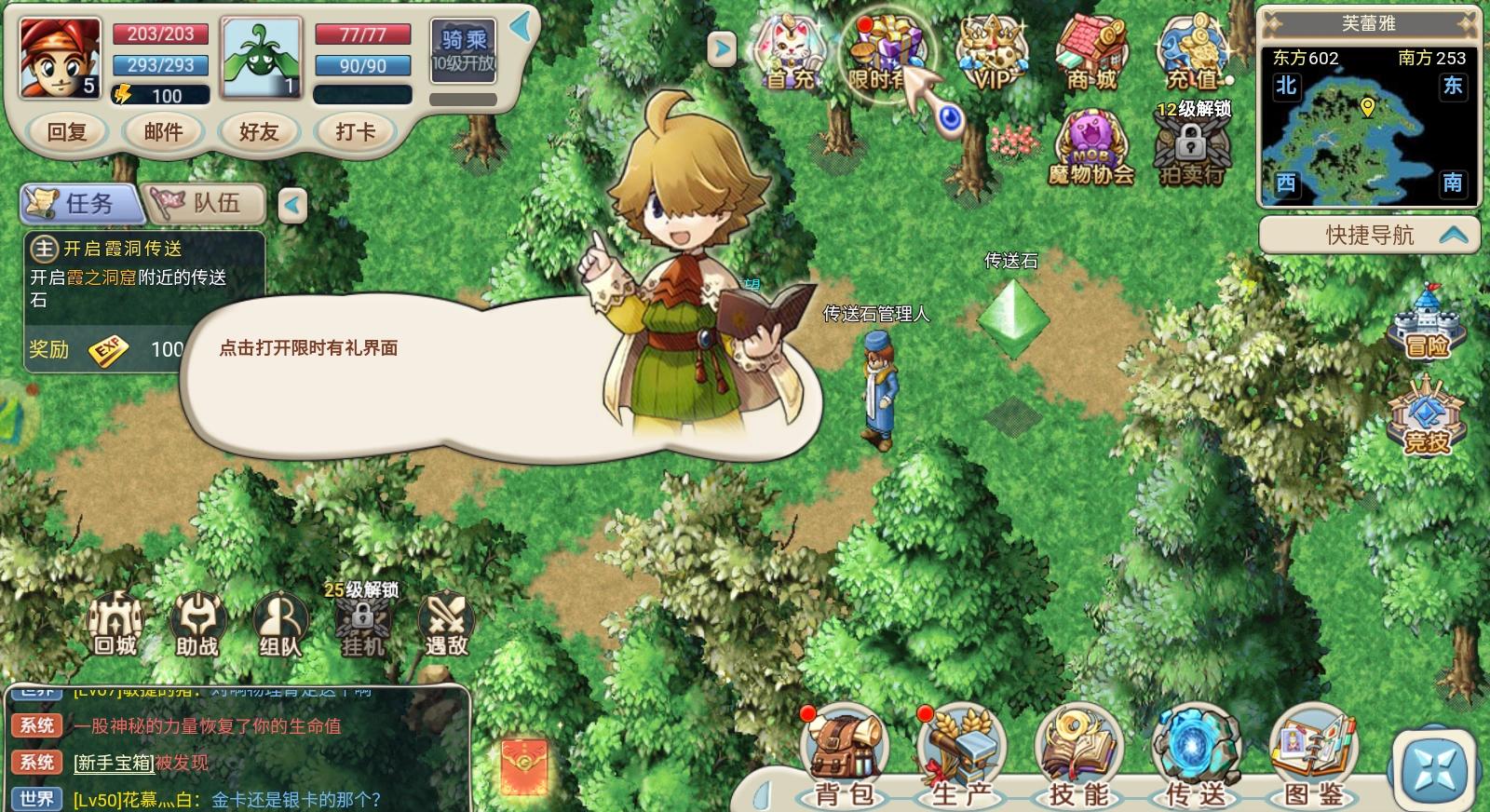Open the 充值 recharge icon
The width and height of the screenshot is (1490, 812).
1193,53
